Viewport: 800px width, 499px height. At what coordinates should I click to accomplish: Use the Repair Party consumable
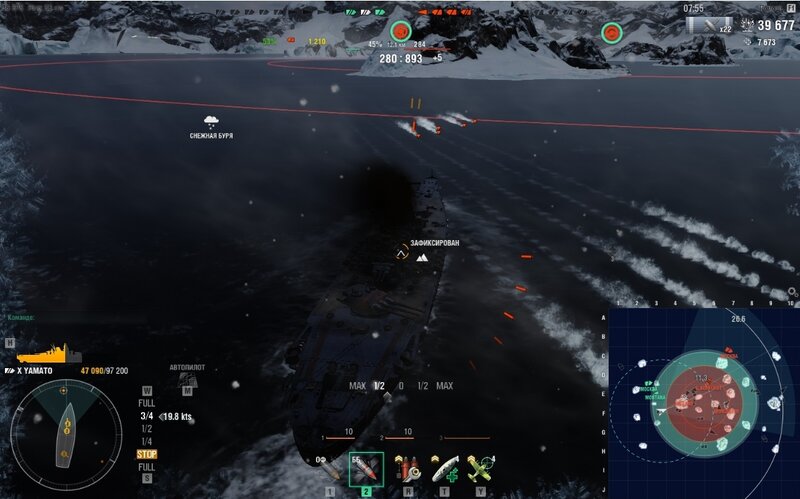coord(441,467)
